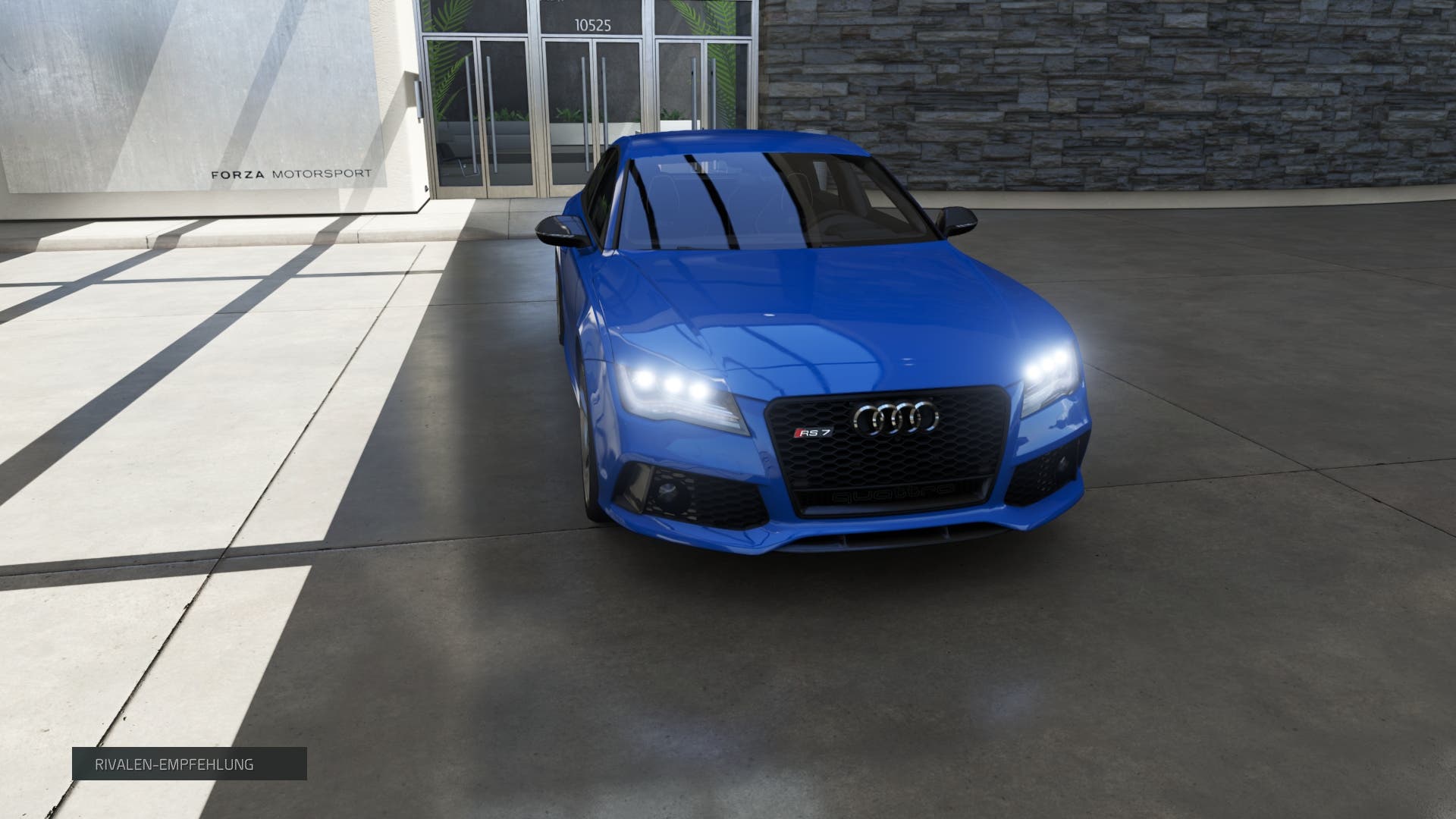The height and width of the screenshot is (819, 1456).
Task: Open the Rivalen-Empfehlung panel
Action: [x=189, y=764]
